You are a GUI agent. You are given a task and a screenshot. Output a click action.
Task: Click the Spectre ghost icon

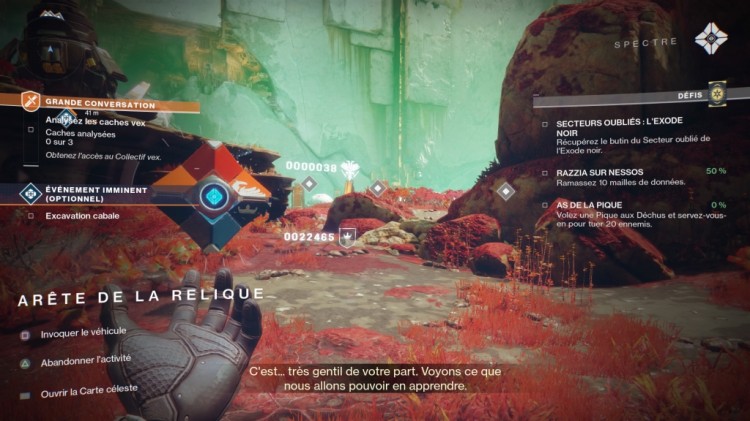[x=711, y=40]
